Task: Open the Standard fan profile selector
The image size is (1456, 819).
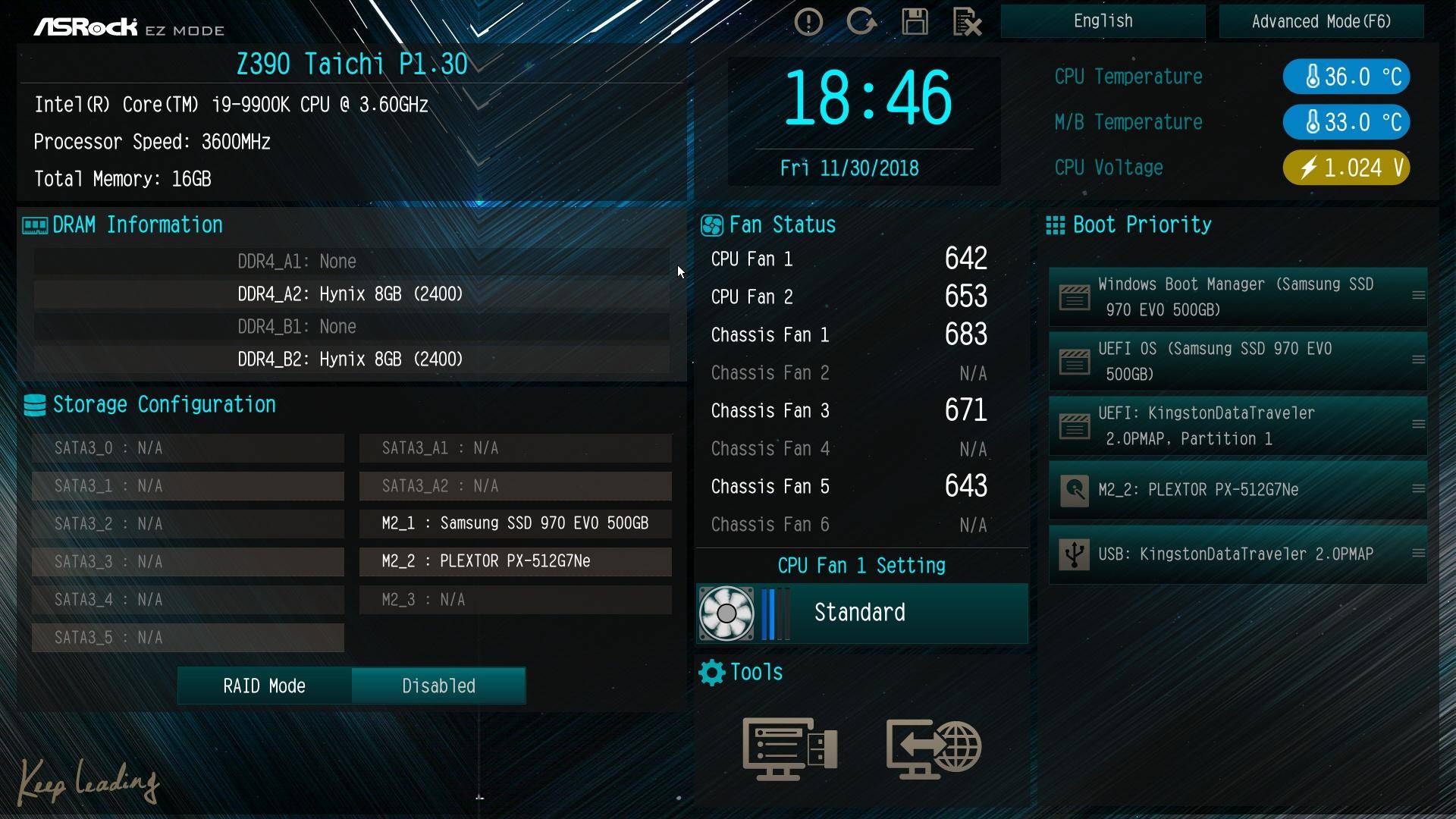Action: [859, 613]
